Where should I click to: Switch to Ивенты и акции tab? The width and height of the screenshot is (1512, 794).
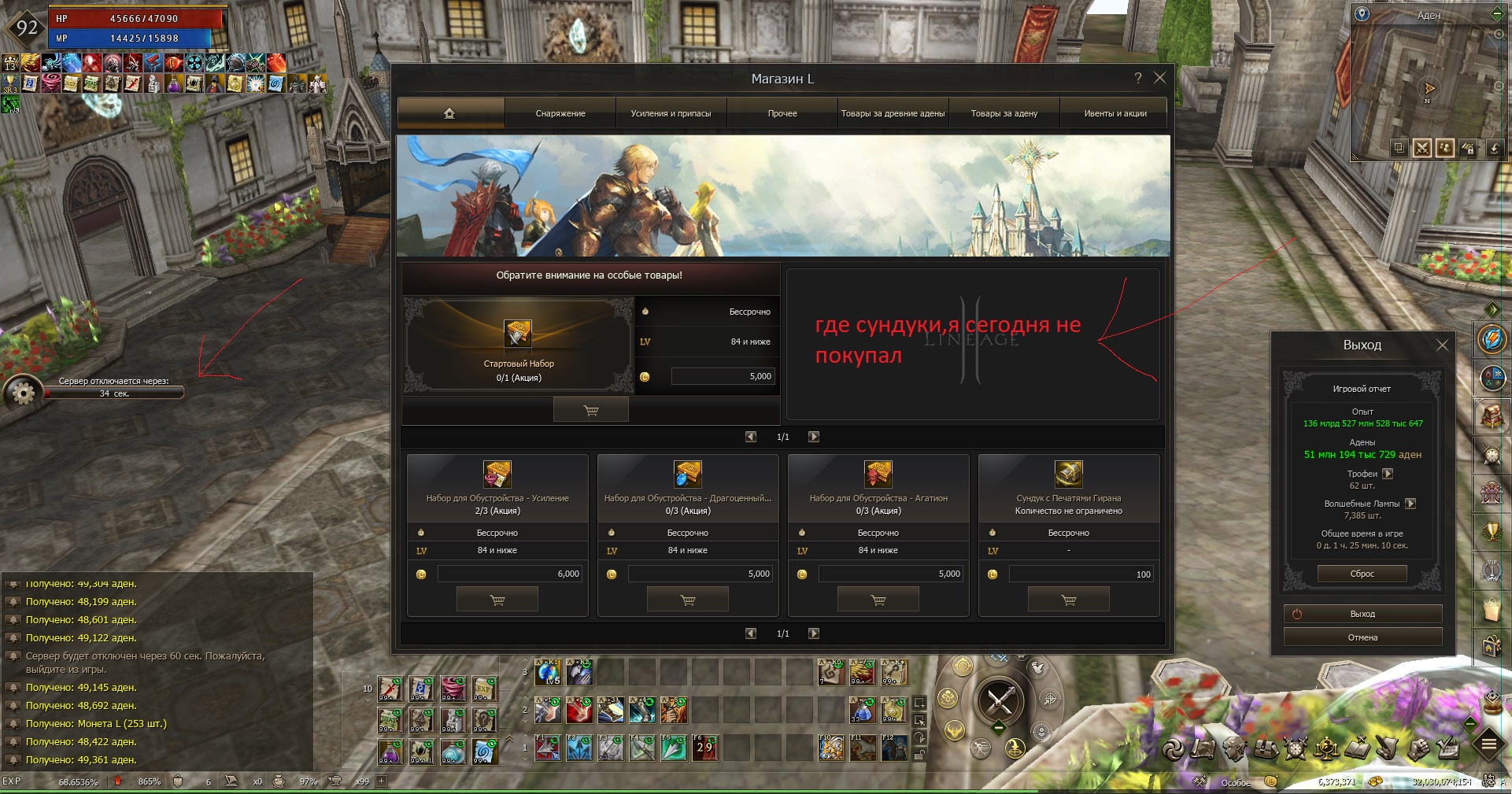1115,113
